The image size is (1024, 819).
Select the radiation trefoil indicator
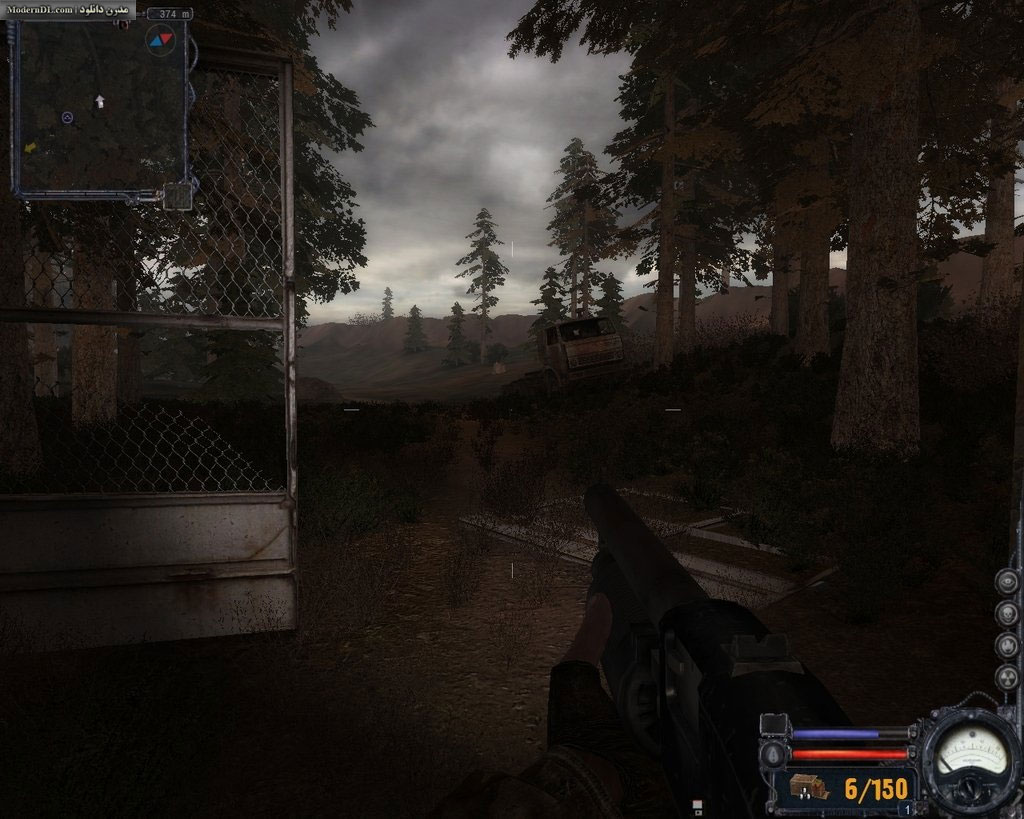click(x=1006, y=677)
